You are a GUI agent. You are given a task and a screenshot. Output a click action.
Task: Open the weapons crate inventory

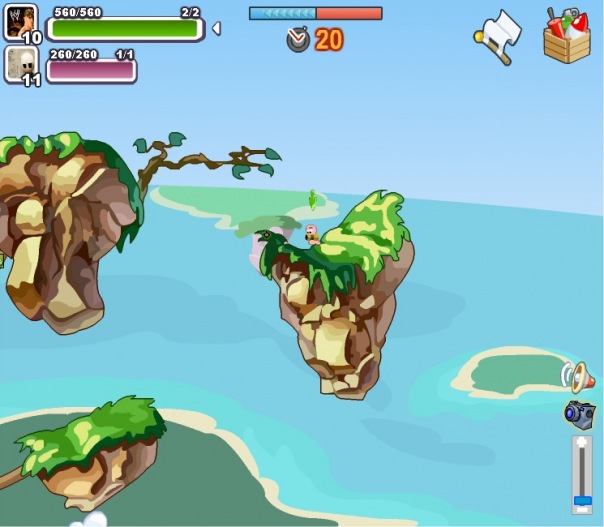point(567,36)
